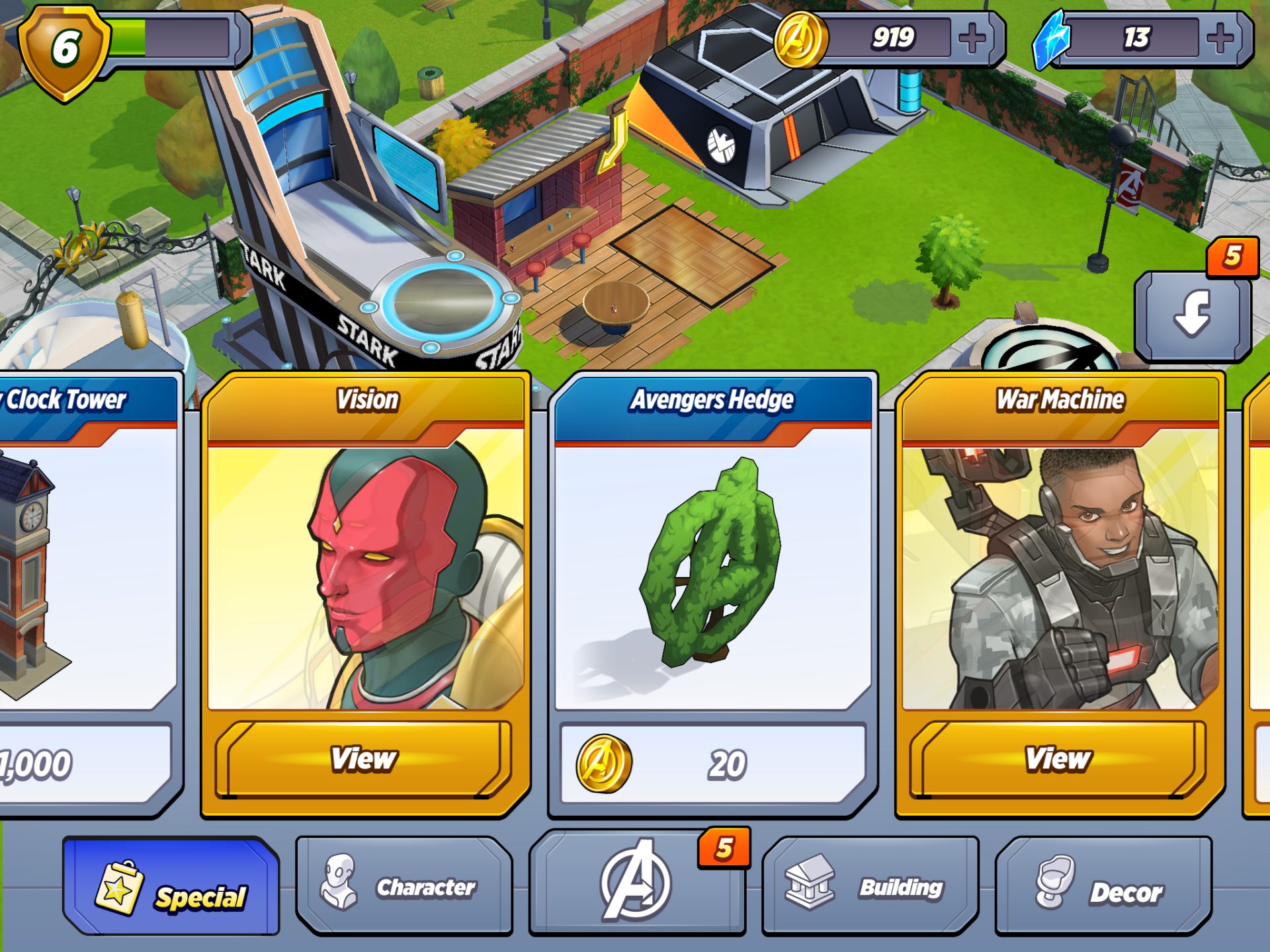Switch to the Building tab

click(x=870, y=887)
